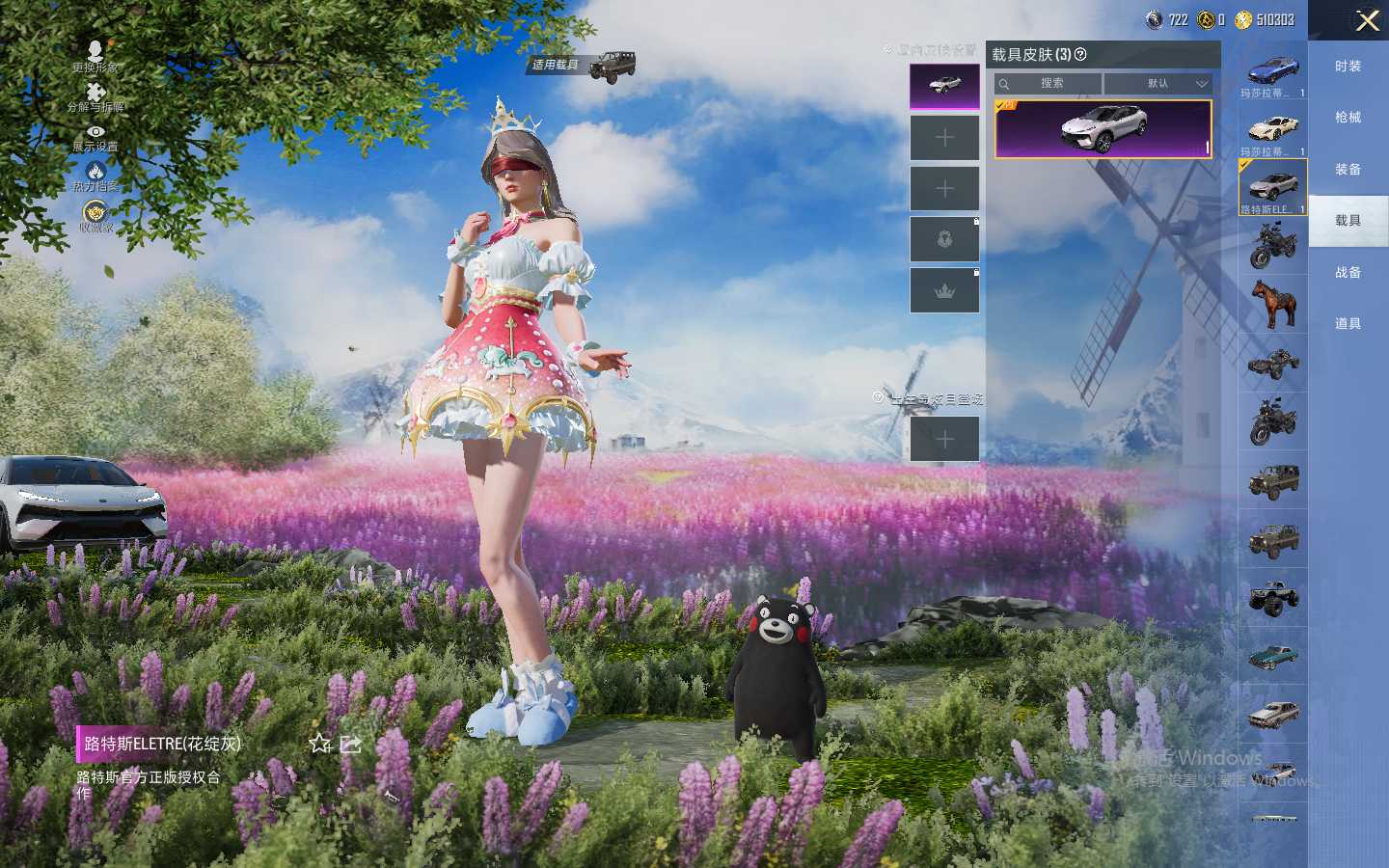Pick the cream white Maserati car
The width and height of the screenshot is (1389, 868).
[x=1272, y=130]
